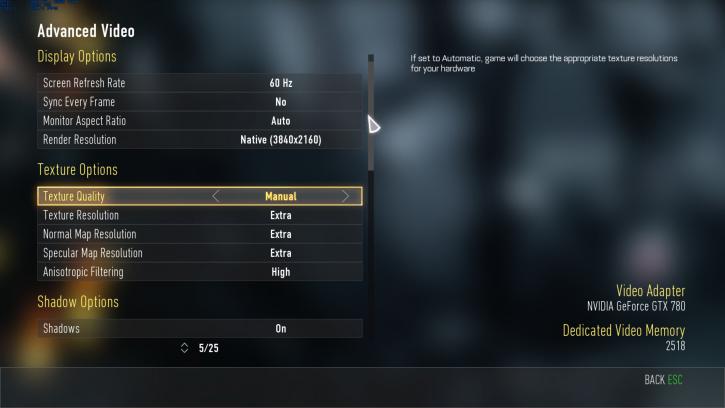The image size is (725, 408).
Task: Select the Render Resolution option
Action: [200, 140]
